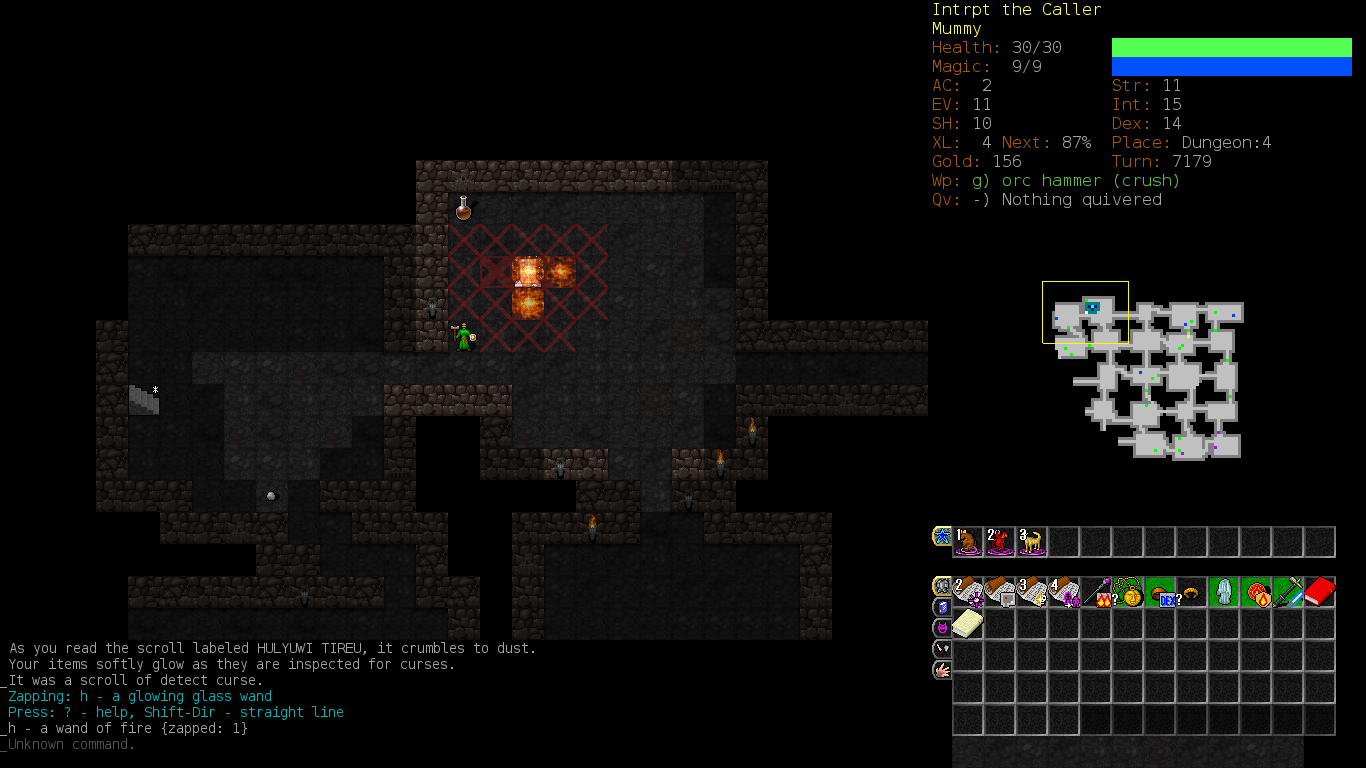
Task: Select the pale blue robe item
Action: [x=1224, y=592]
